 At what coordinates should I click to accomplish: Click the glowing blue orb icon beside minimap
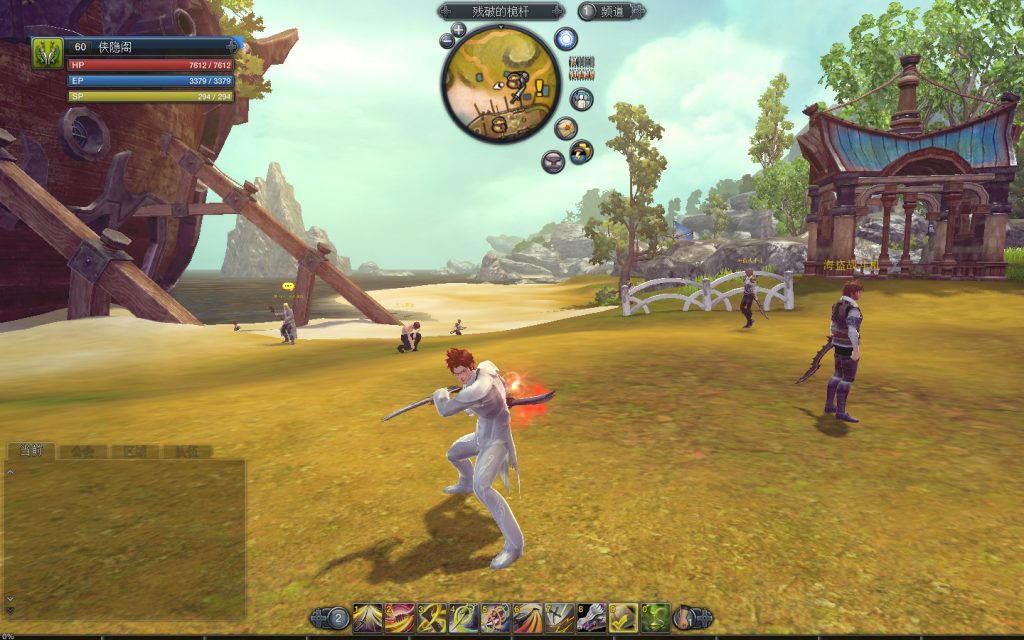(x=566, y=40)
